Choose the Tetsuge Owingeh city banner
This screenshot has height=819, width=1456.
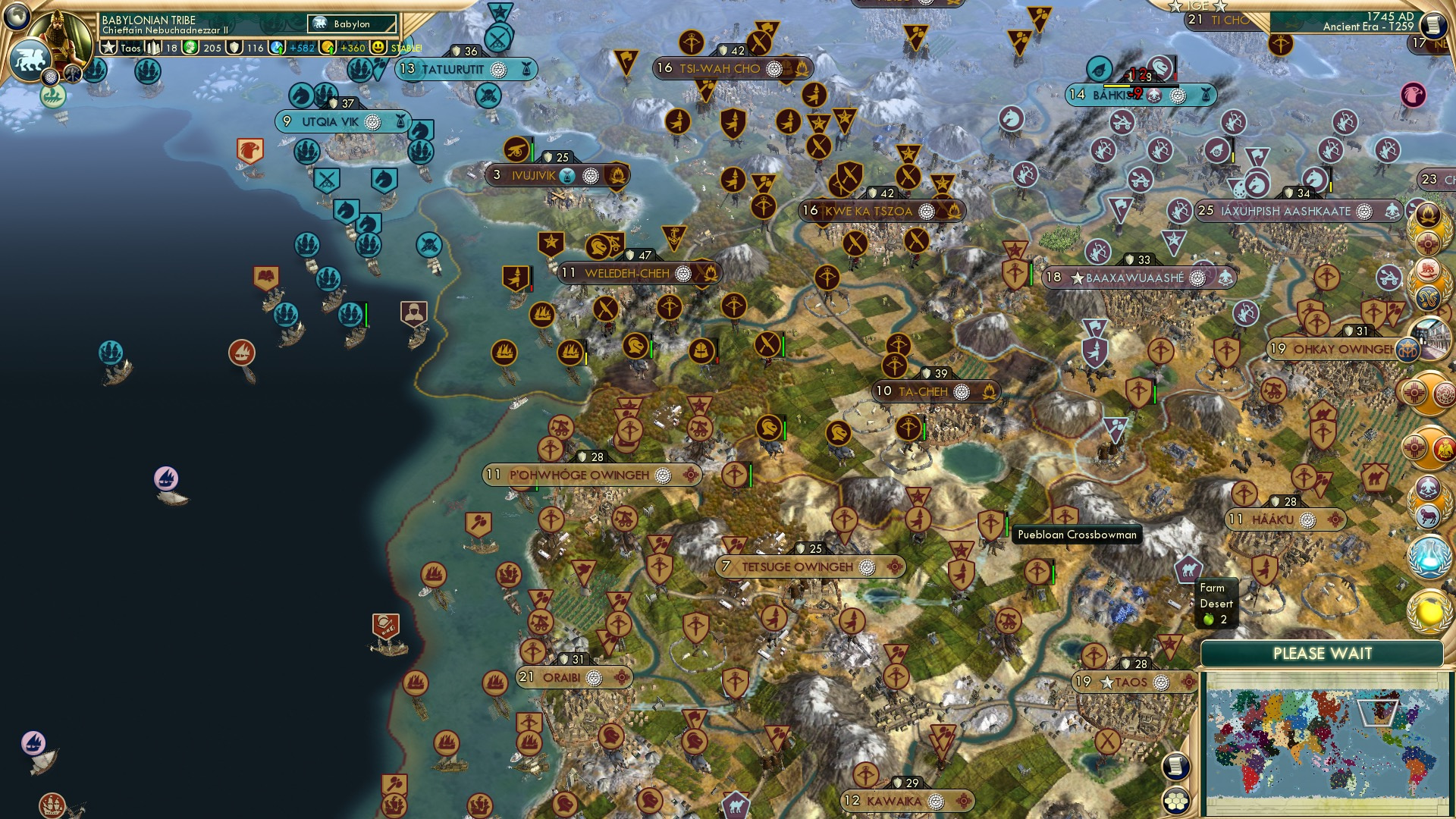point(797,566)
